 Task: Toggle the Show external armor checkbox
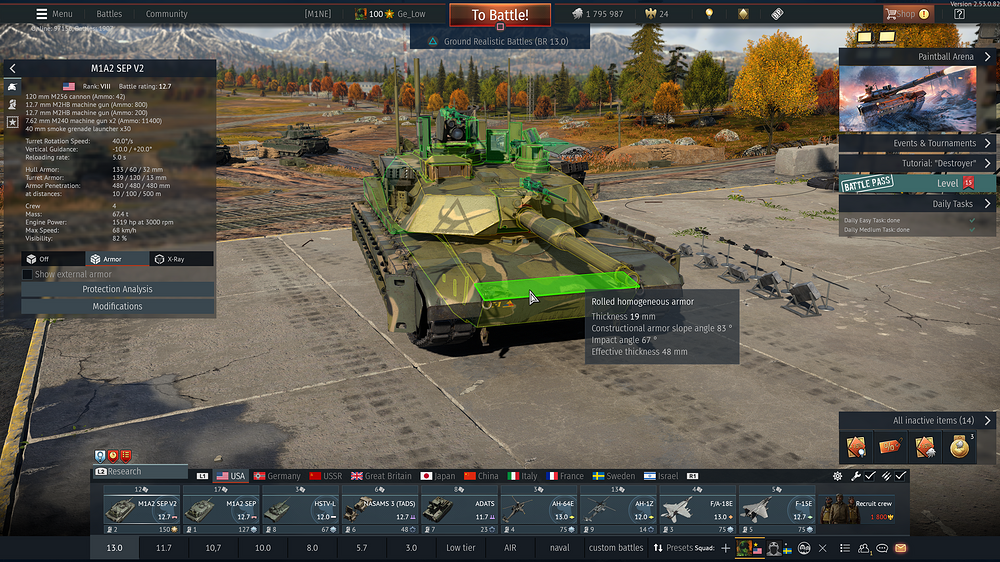coord(28,274)
